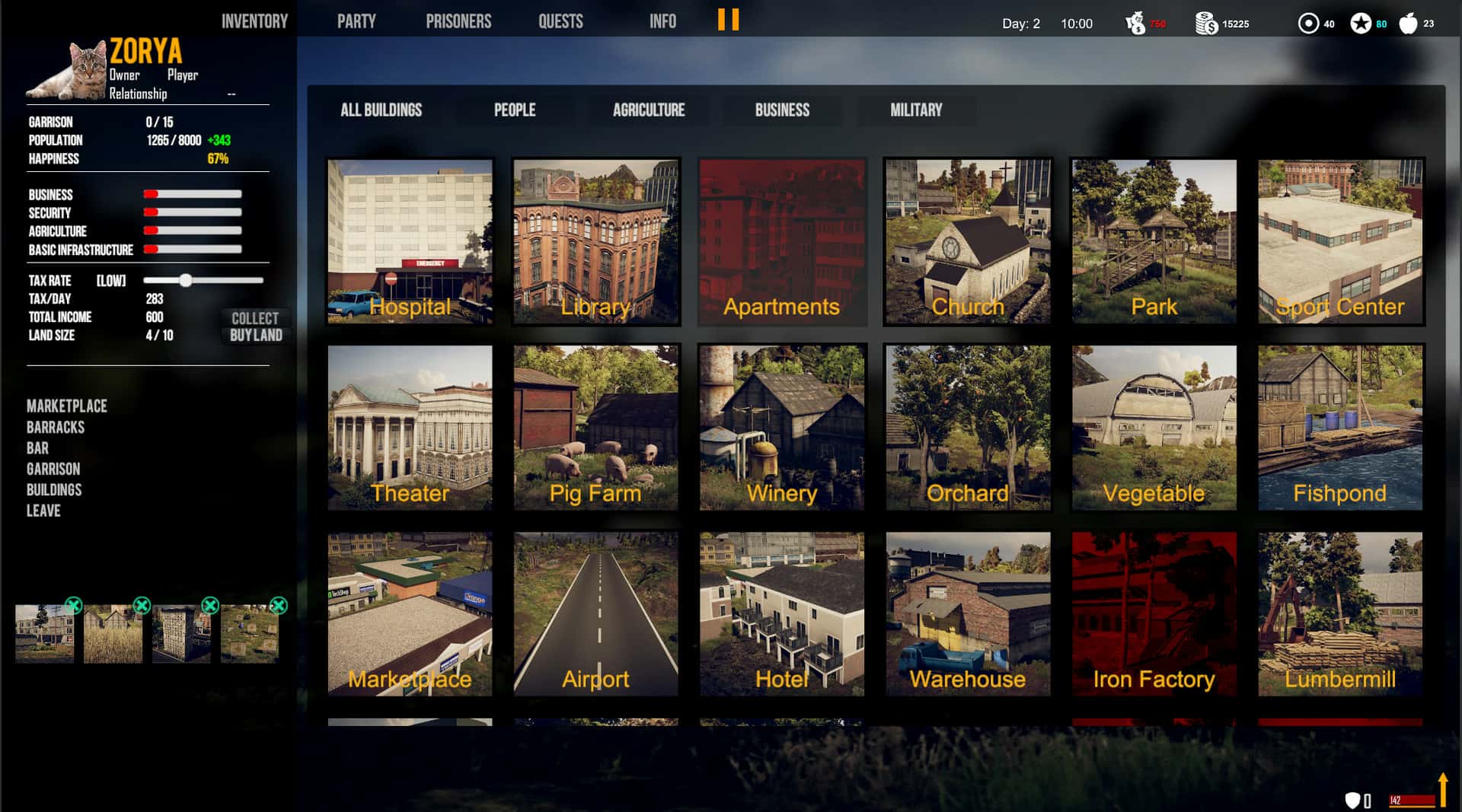Expand the Buildings section in sidebar
The image size is (1462, 812).
click(54, 489)
